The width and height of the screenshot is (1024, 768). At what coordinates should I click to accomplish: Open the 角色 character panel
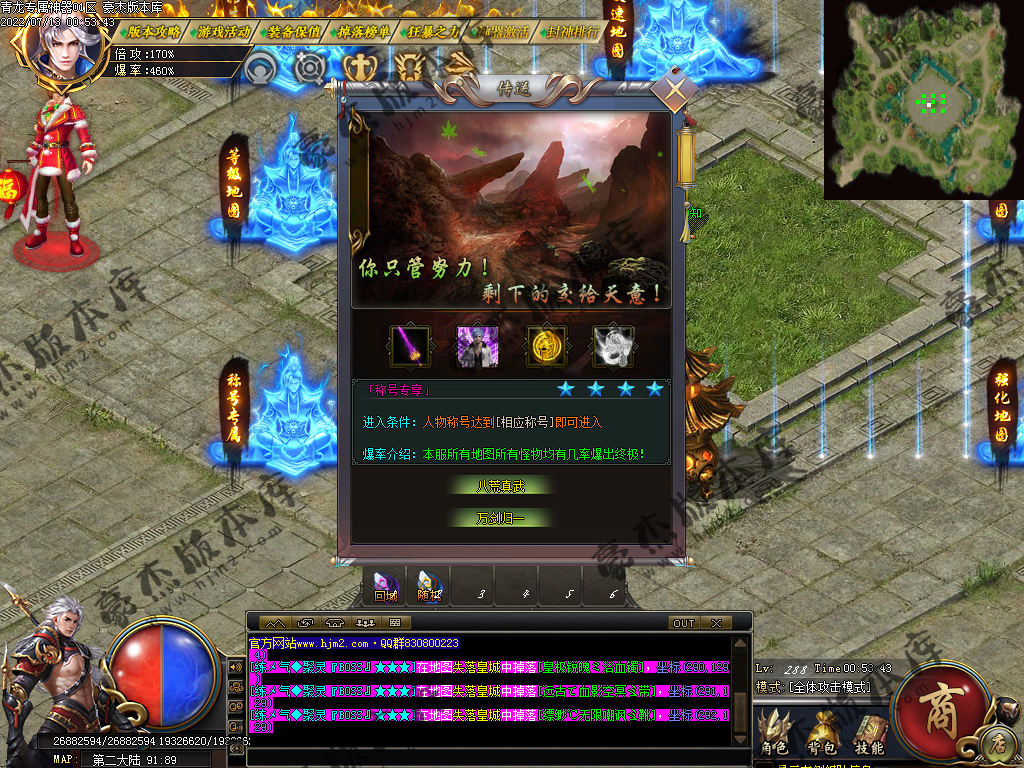pos(775,731)
